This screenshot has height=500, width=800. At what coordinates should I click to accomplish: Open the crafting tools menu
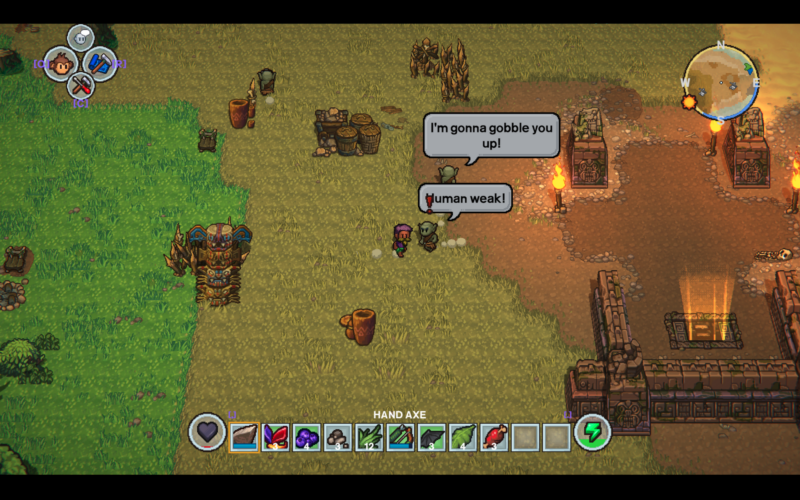point(81,85)
